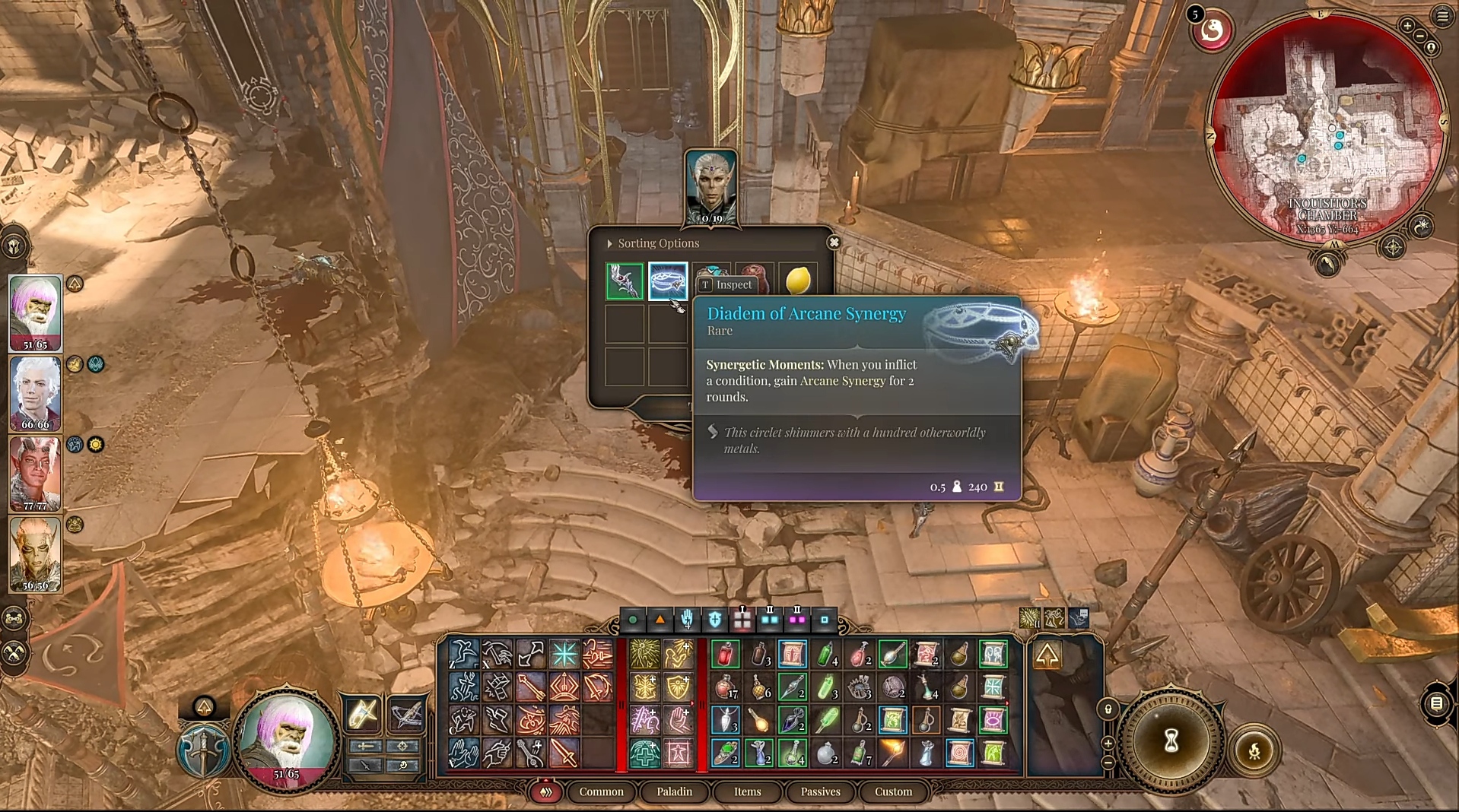Pick up the yellow lemon item
This screenshot has width=1459, height=812.
coord(798,281)
